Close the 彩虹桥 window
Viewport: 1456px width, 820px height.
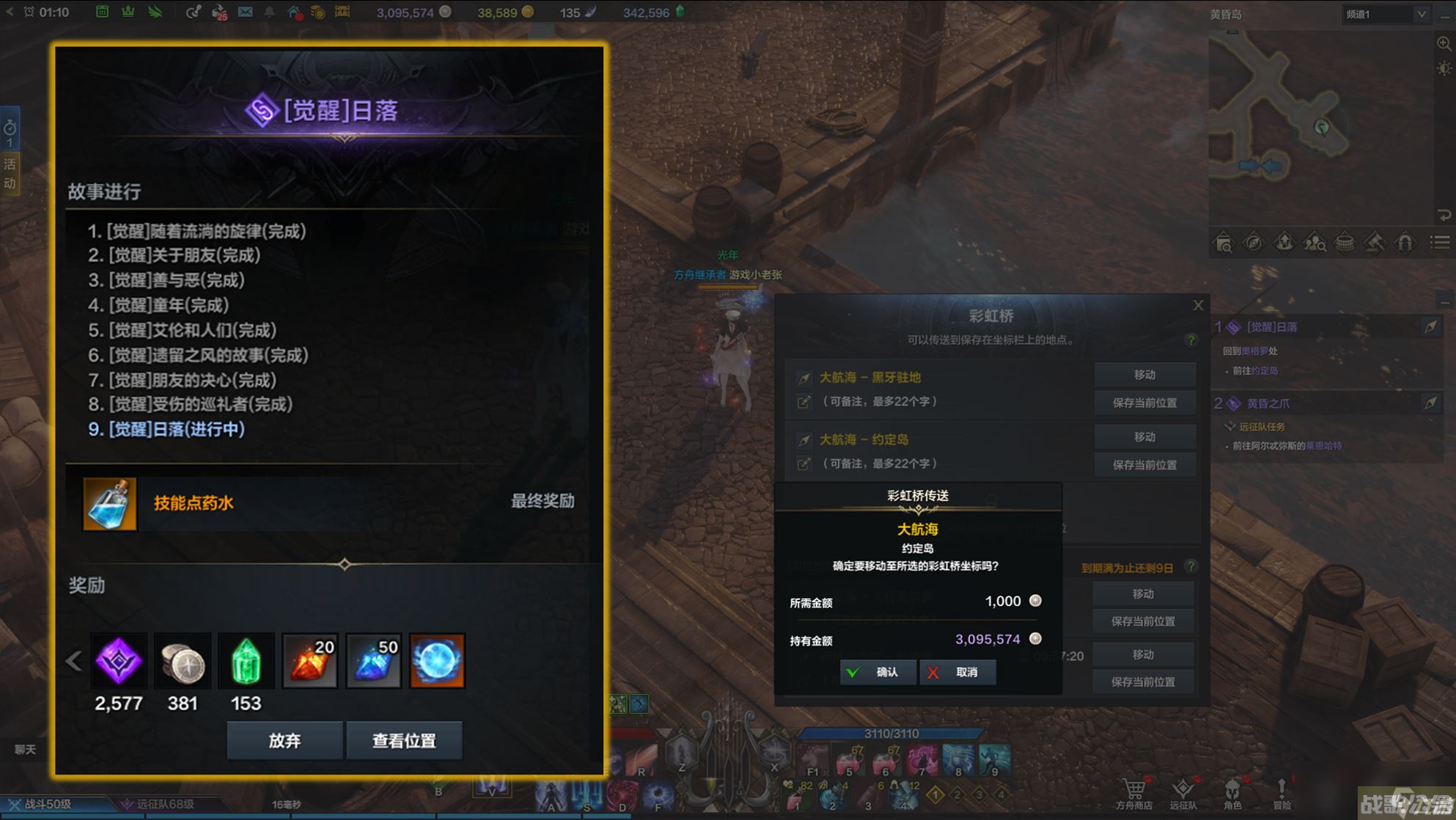point(1198,305)
